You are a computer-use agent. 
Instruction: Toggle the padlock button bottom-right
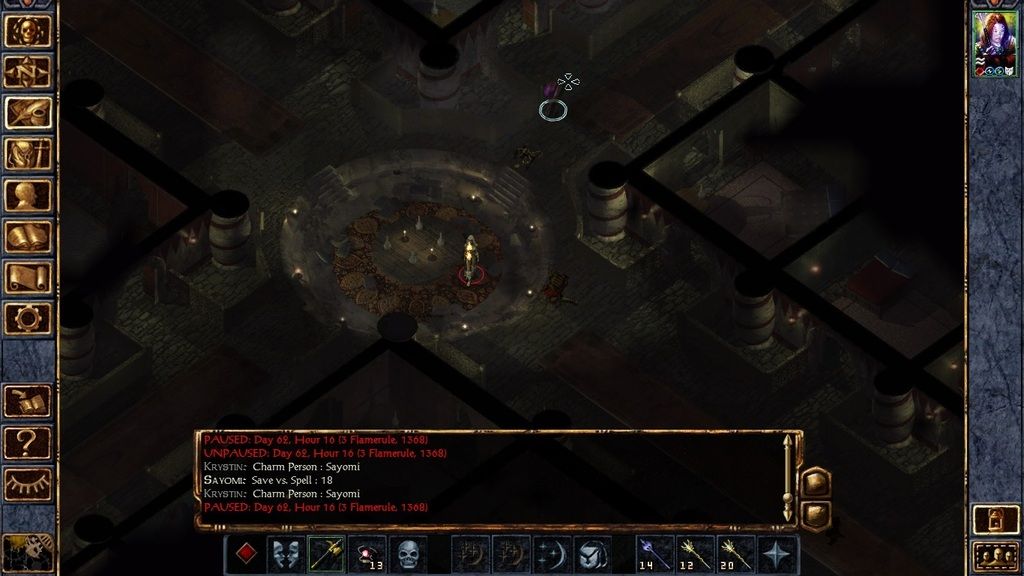click(x=995, y=518)
